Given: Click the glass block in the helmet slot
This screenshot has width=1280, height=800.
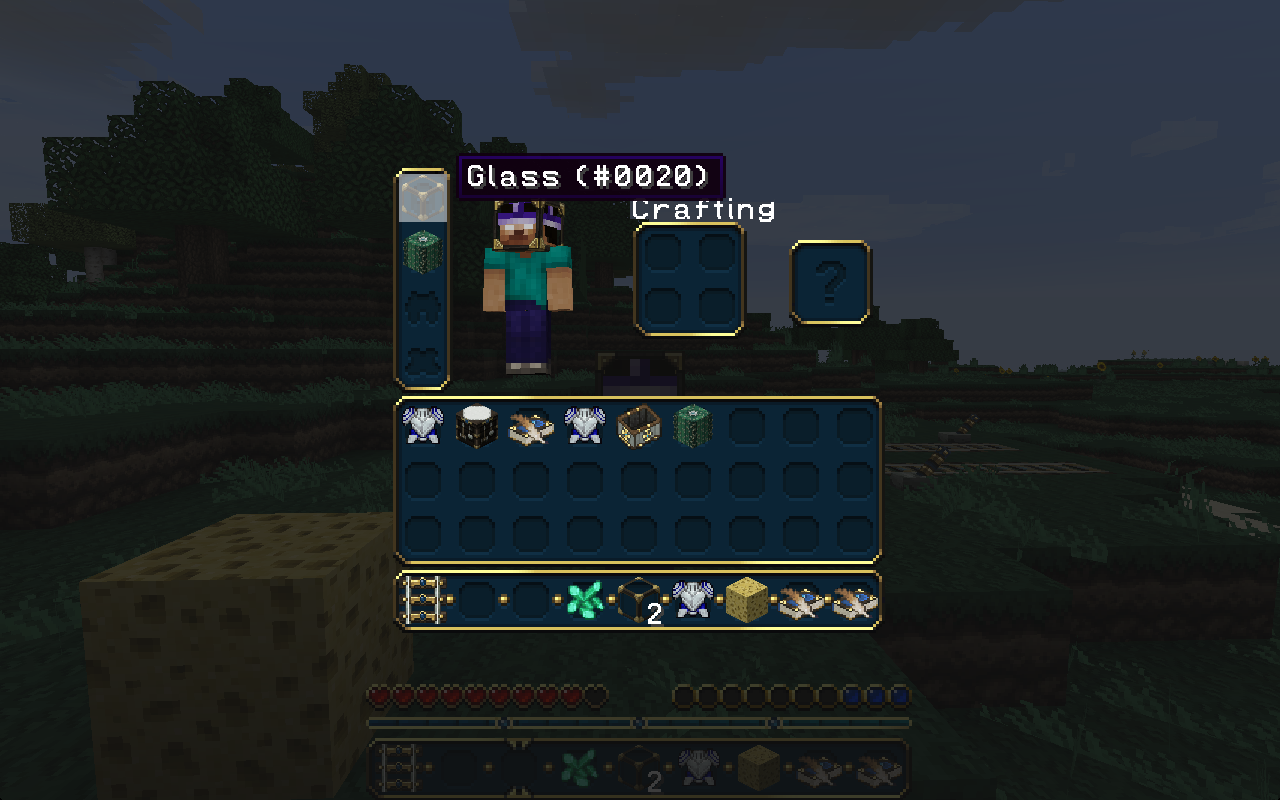Looking at the screenshot, I should click(423, 198).
